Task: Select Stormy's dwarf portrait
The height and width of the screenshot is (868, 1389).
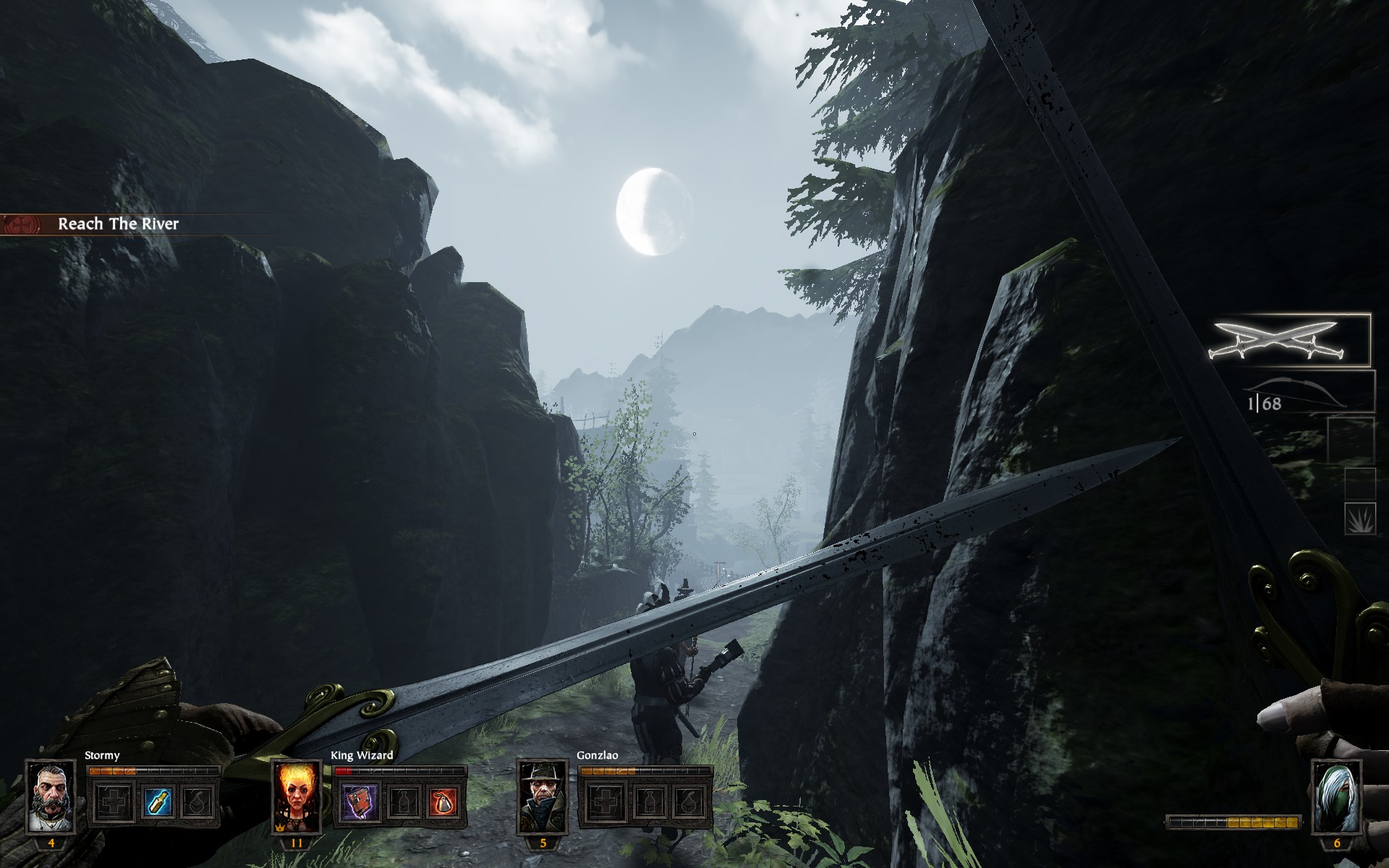Action: 51,797
